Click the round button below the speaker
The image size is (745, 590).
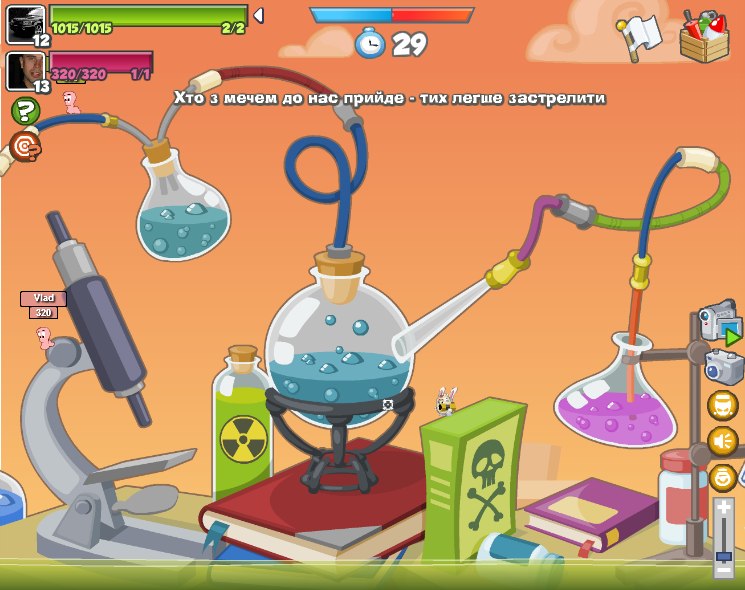tap(722, 476)
